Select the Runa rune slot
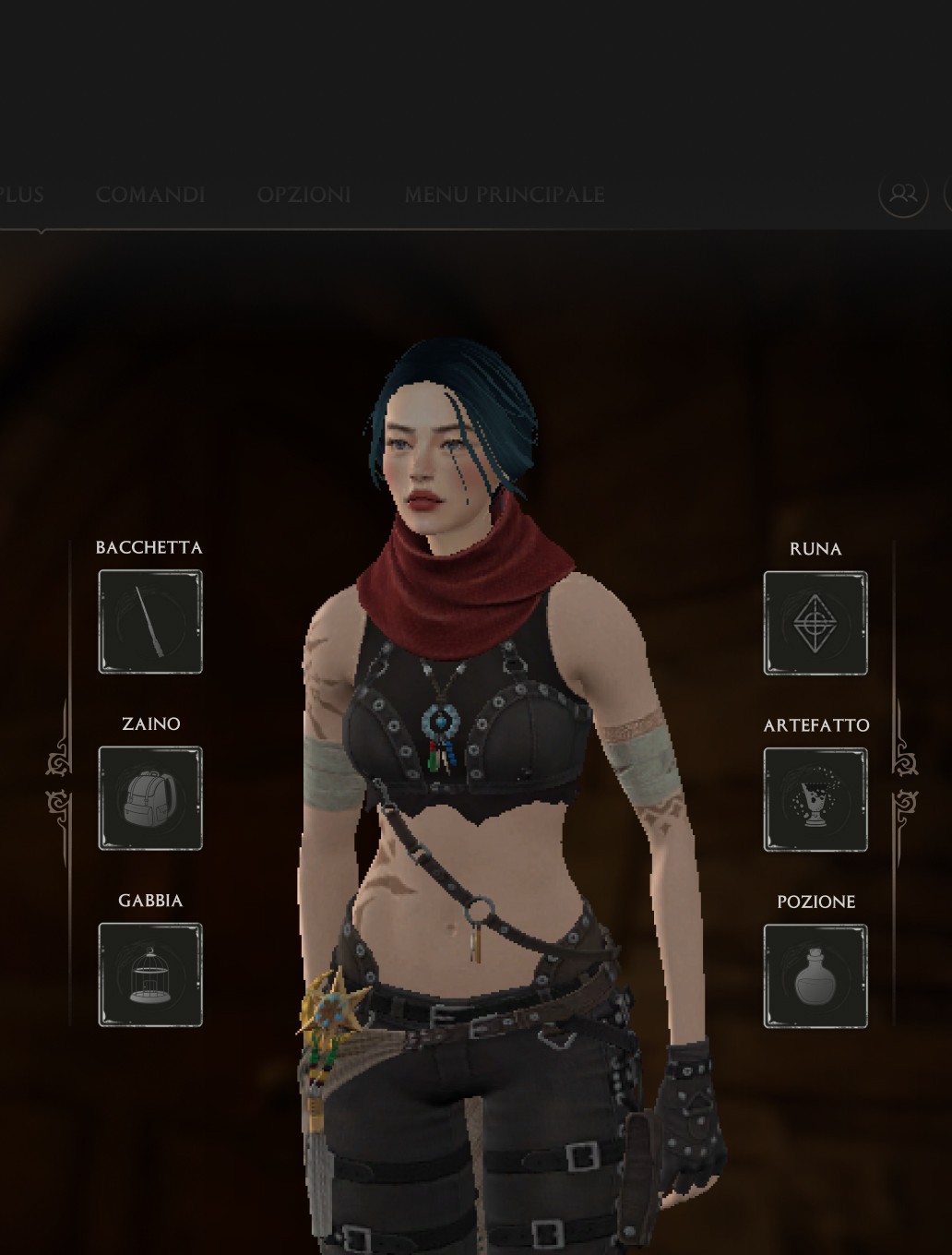 [815, 623]
